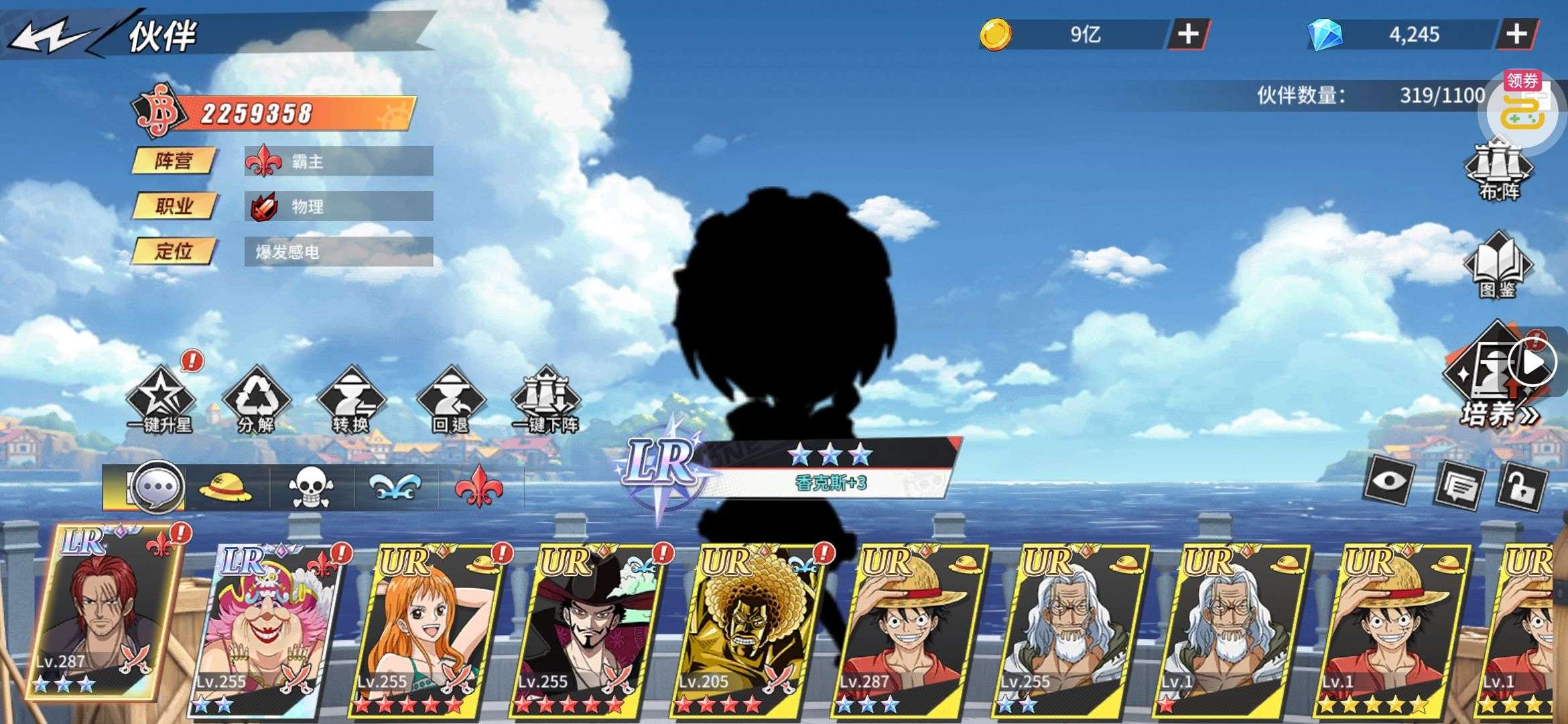Open the 图鉴 encyclopedia book

(x=1498, y=266)
